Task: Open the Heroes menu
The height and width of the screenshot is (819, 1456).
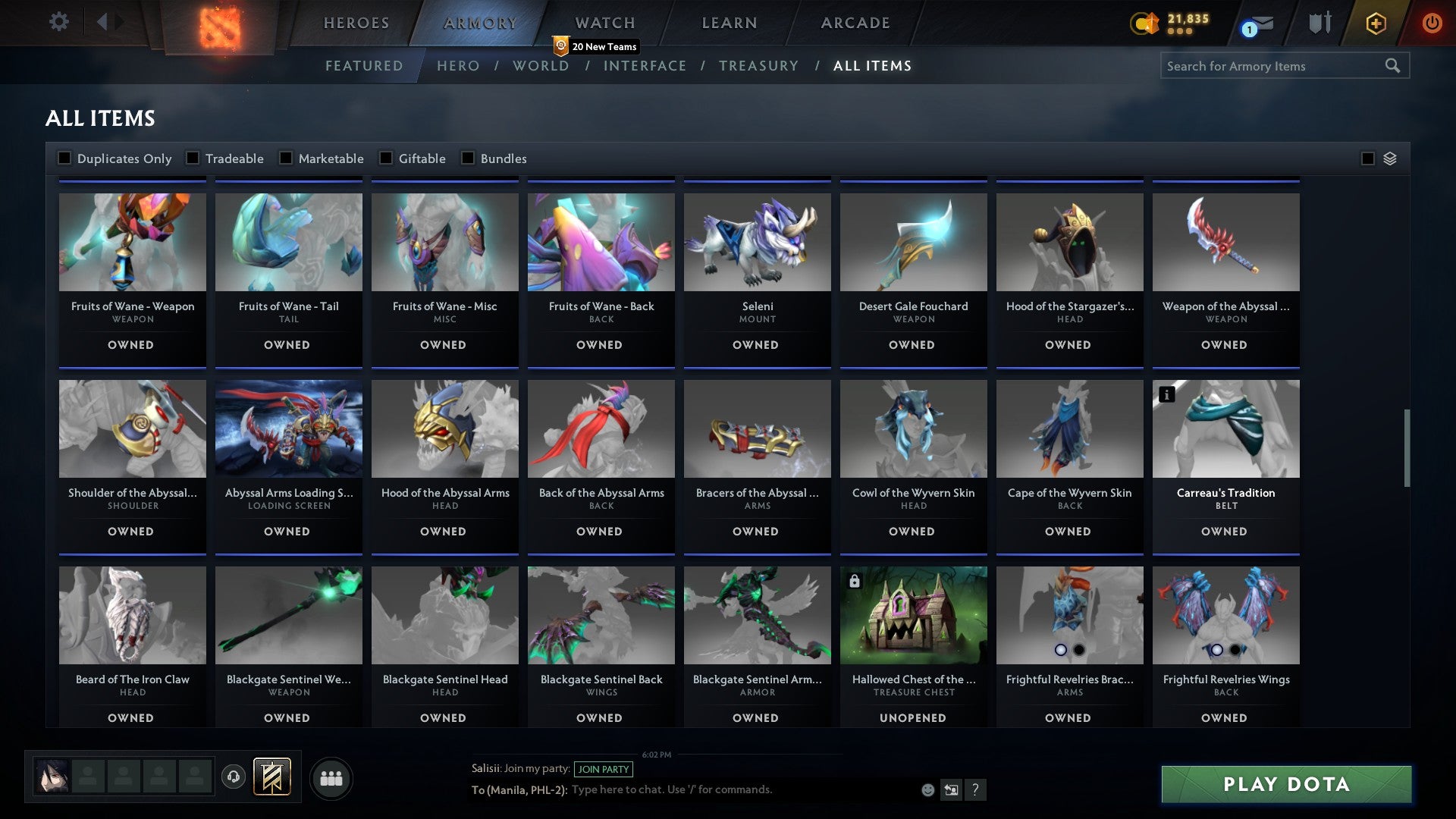Action: (355, 23)
